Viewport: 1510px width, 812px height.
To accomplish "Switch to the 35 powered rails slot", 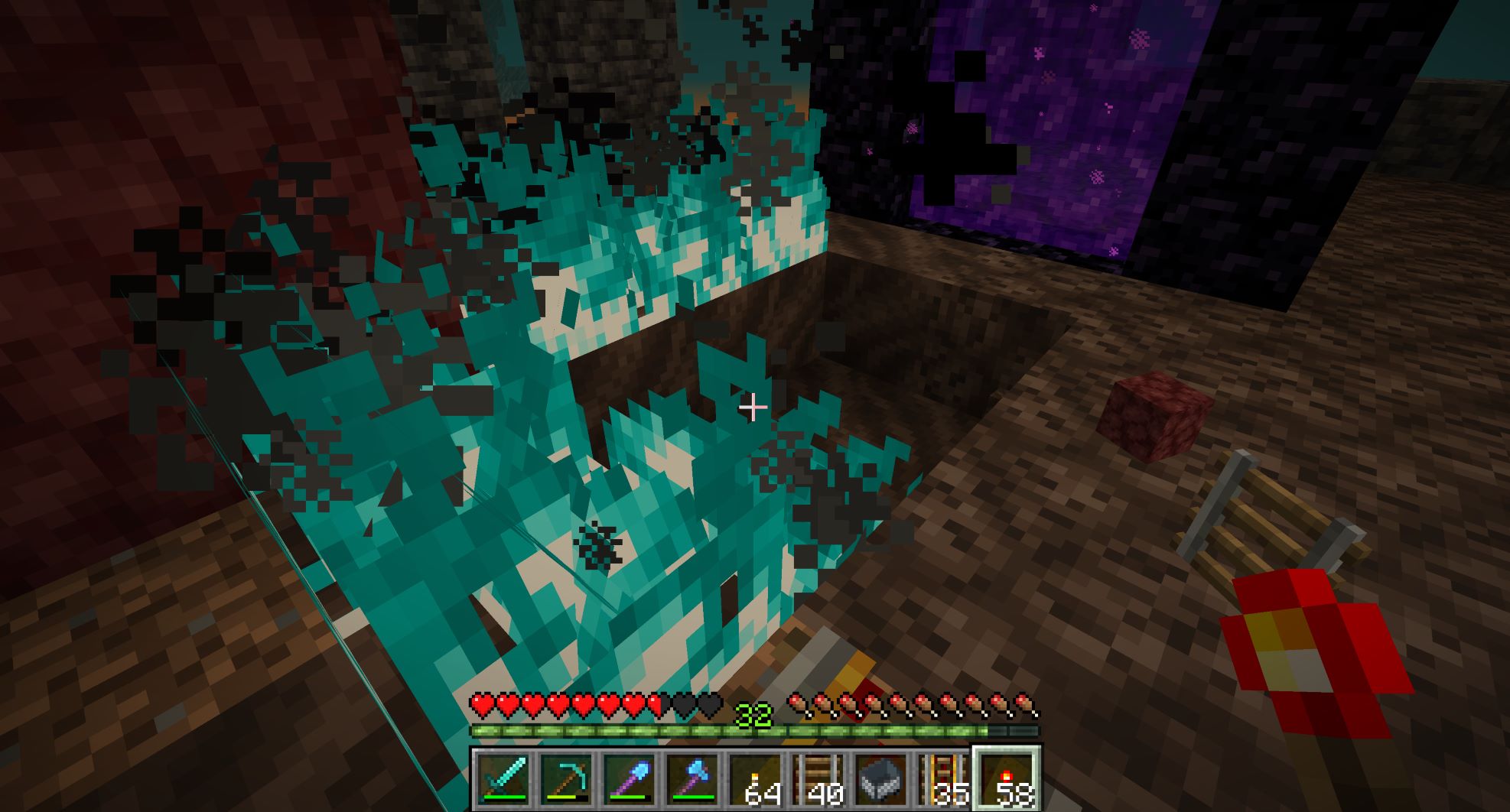I will pos(943,779).
